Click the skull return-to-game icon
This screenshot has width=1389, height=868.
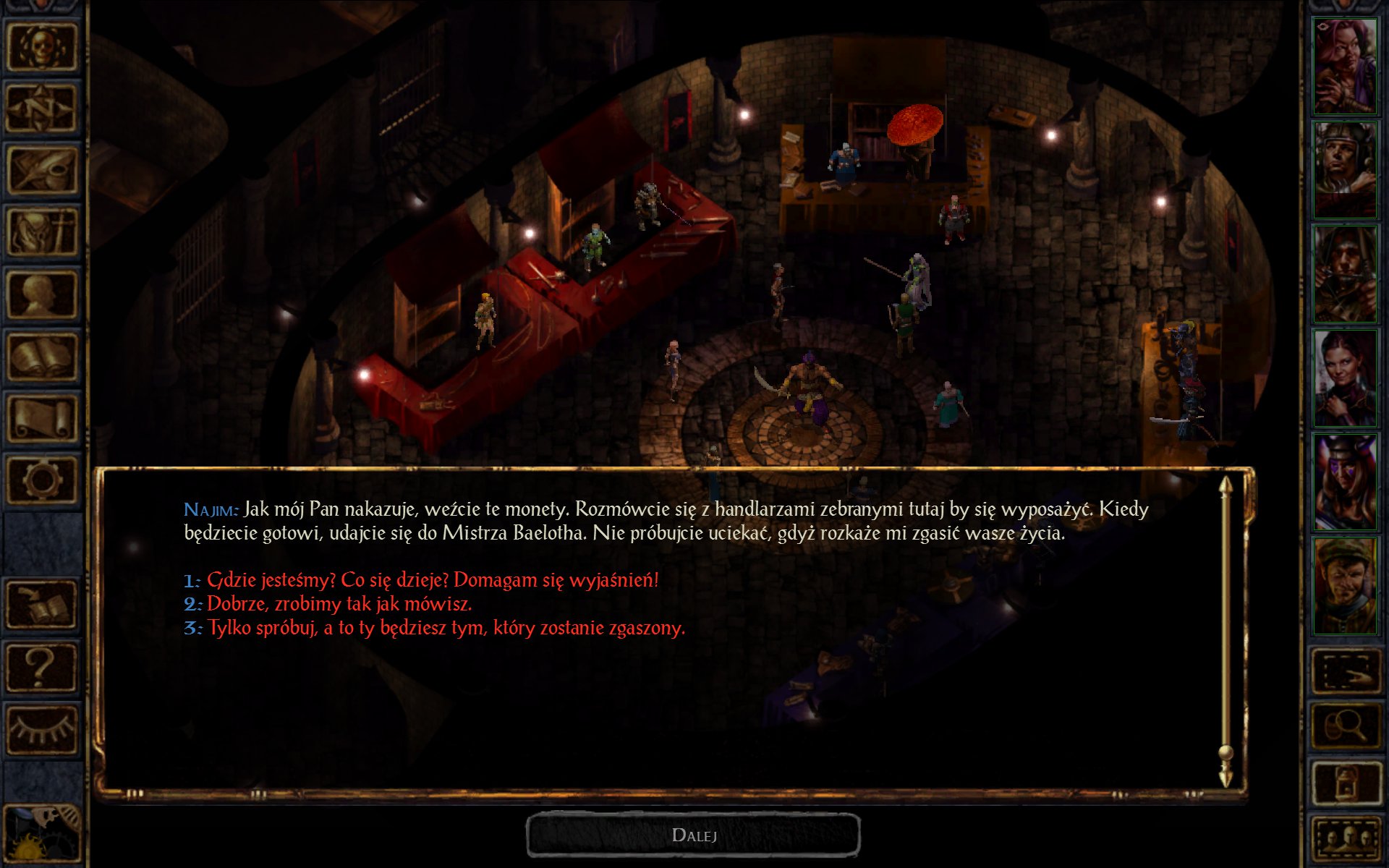(x=41, y=46)
